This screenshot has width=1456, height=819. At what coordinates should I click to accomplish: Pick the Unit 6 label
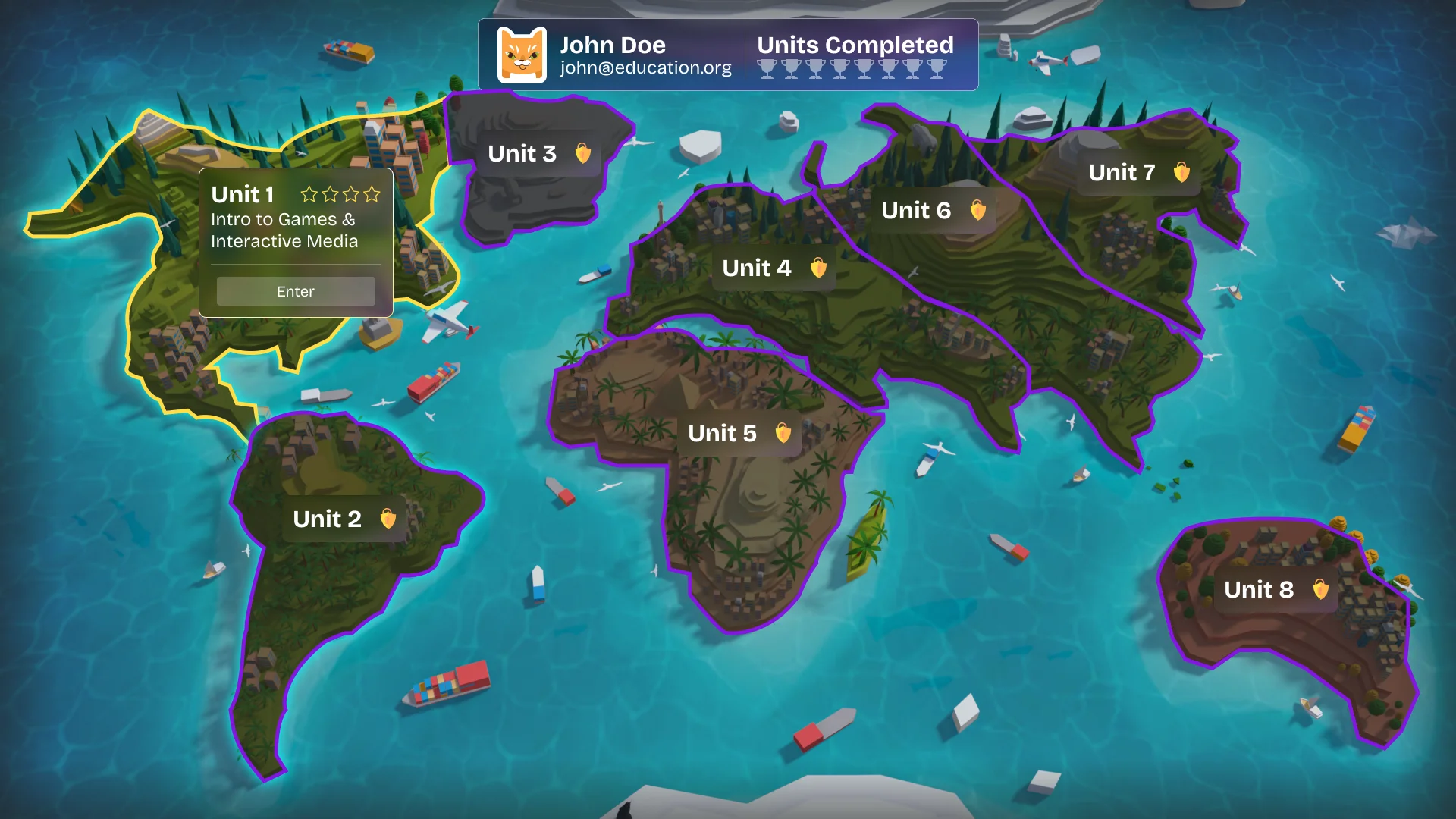click(916, 211)
